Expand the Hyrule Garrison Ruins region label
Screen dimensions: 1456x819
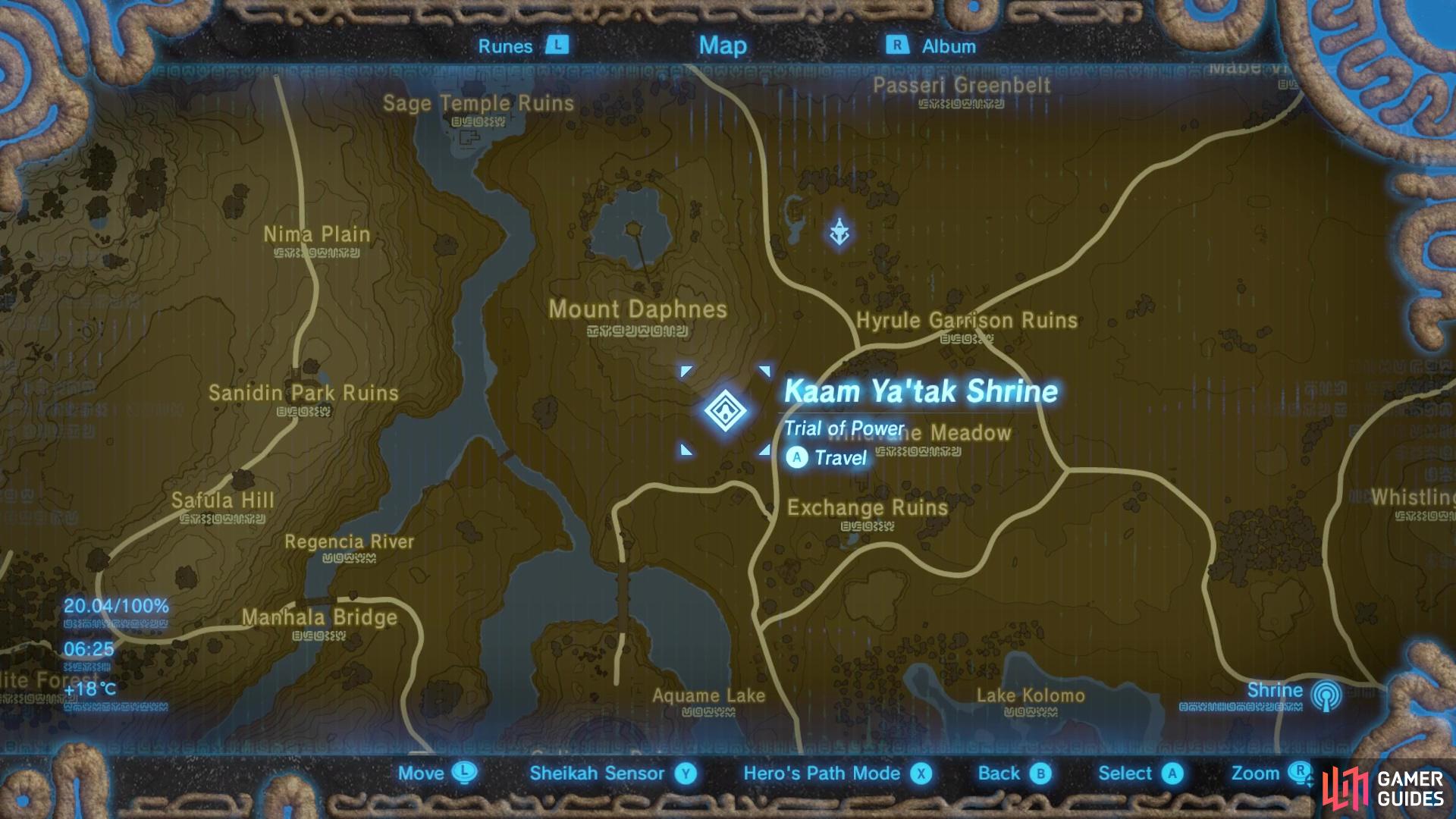pos(966,321)
